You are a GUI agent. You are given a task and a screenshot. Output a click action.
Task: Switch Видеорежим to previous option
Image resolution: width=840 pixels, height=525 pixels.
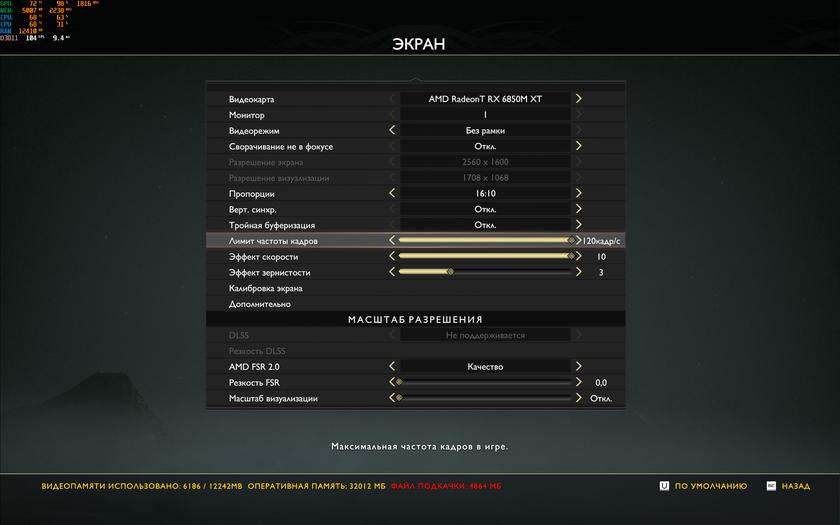[392, 130]
